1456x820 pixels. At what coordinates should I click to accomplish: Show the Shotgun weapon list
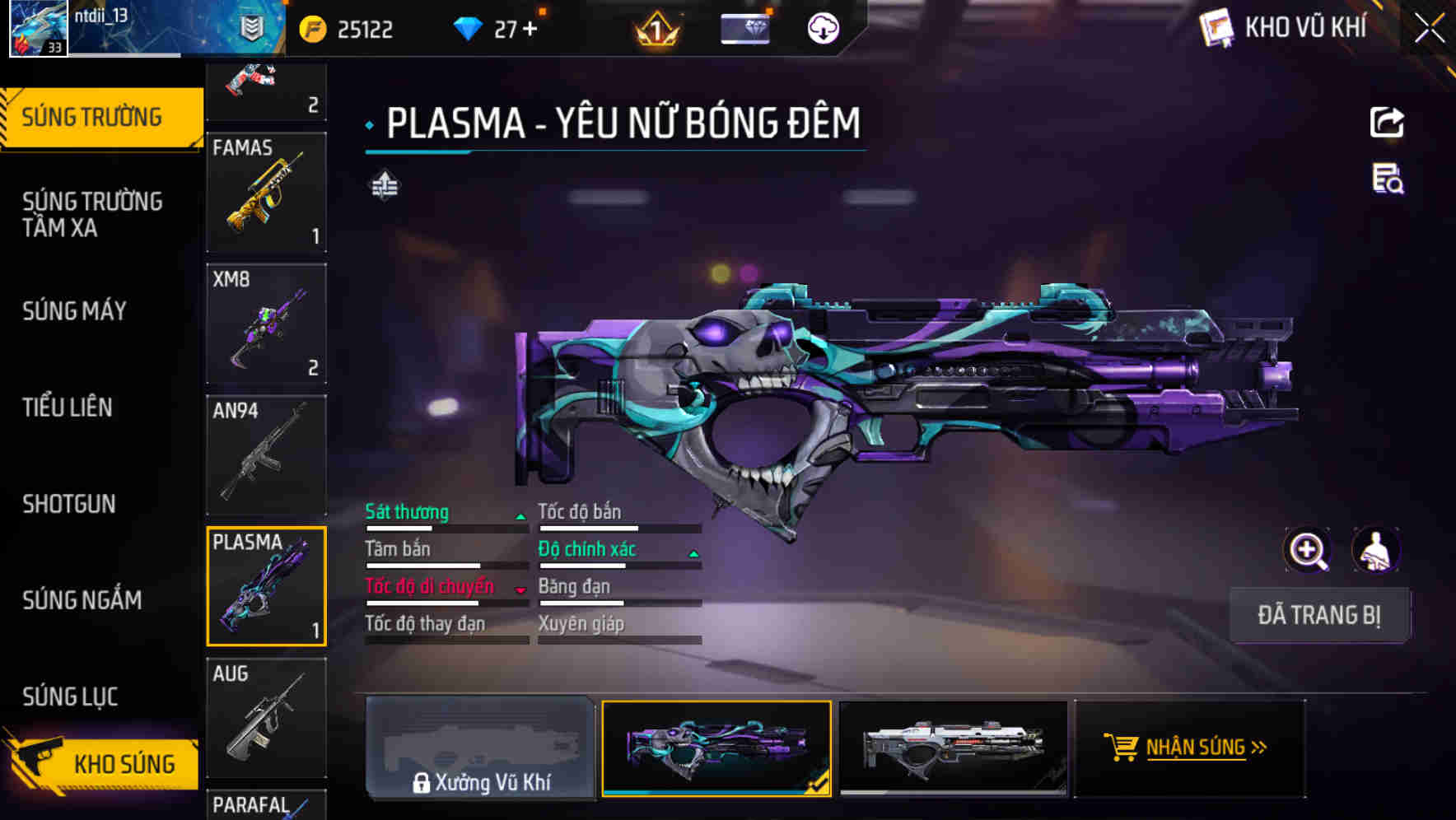69,504
